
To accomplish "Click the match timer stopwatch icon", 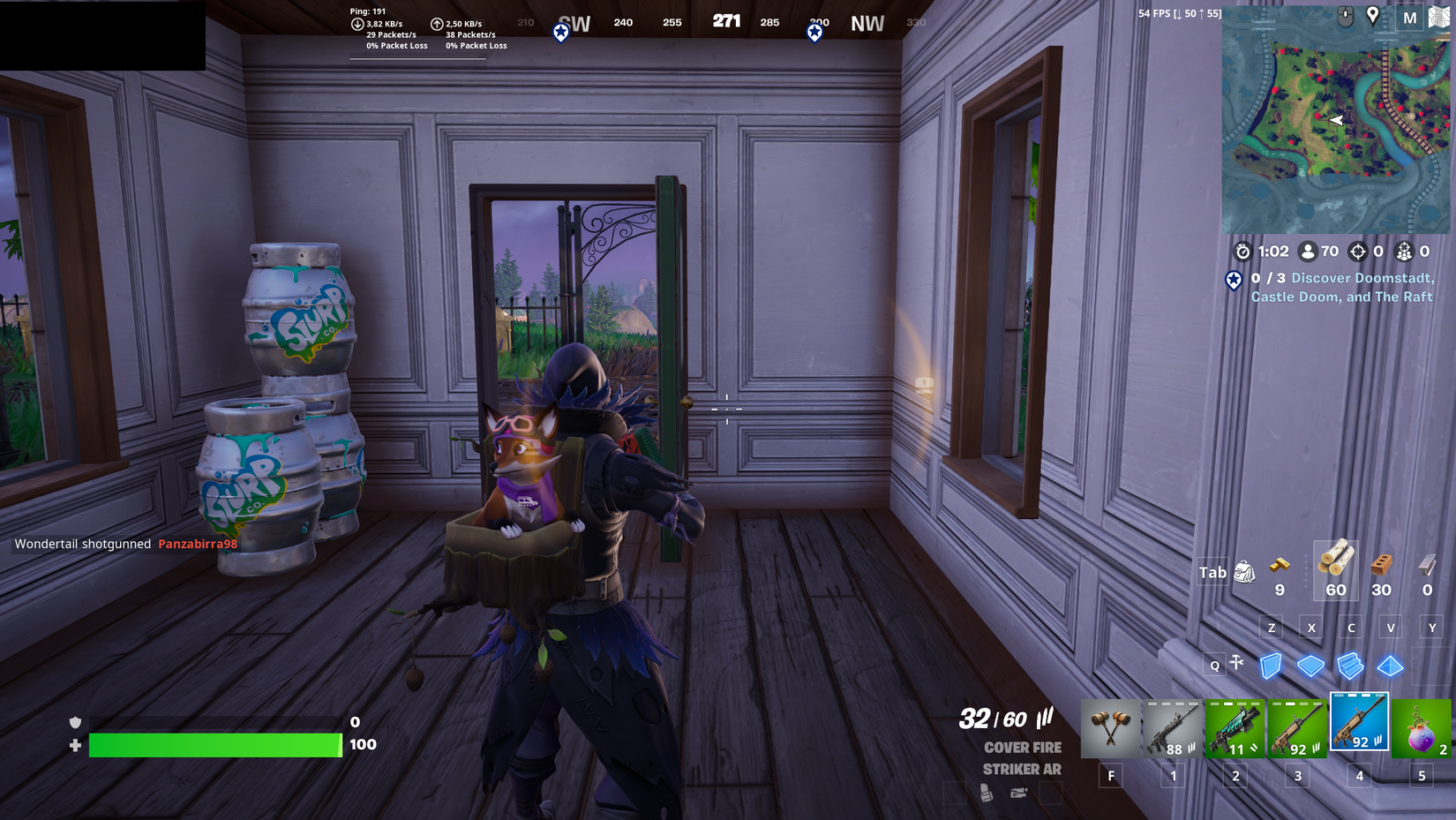I will 1242,252.
